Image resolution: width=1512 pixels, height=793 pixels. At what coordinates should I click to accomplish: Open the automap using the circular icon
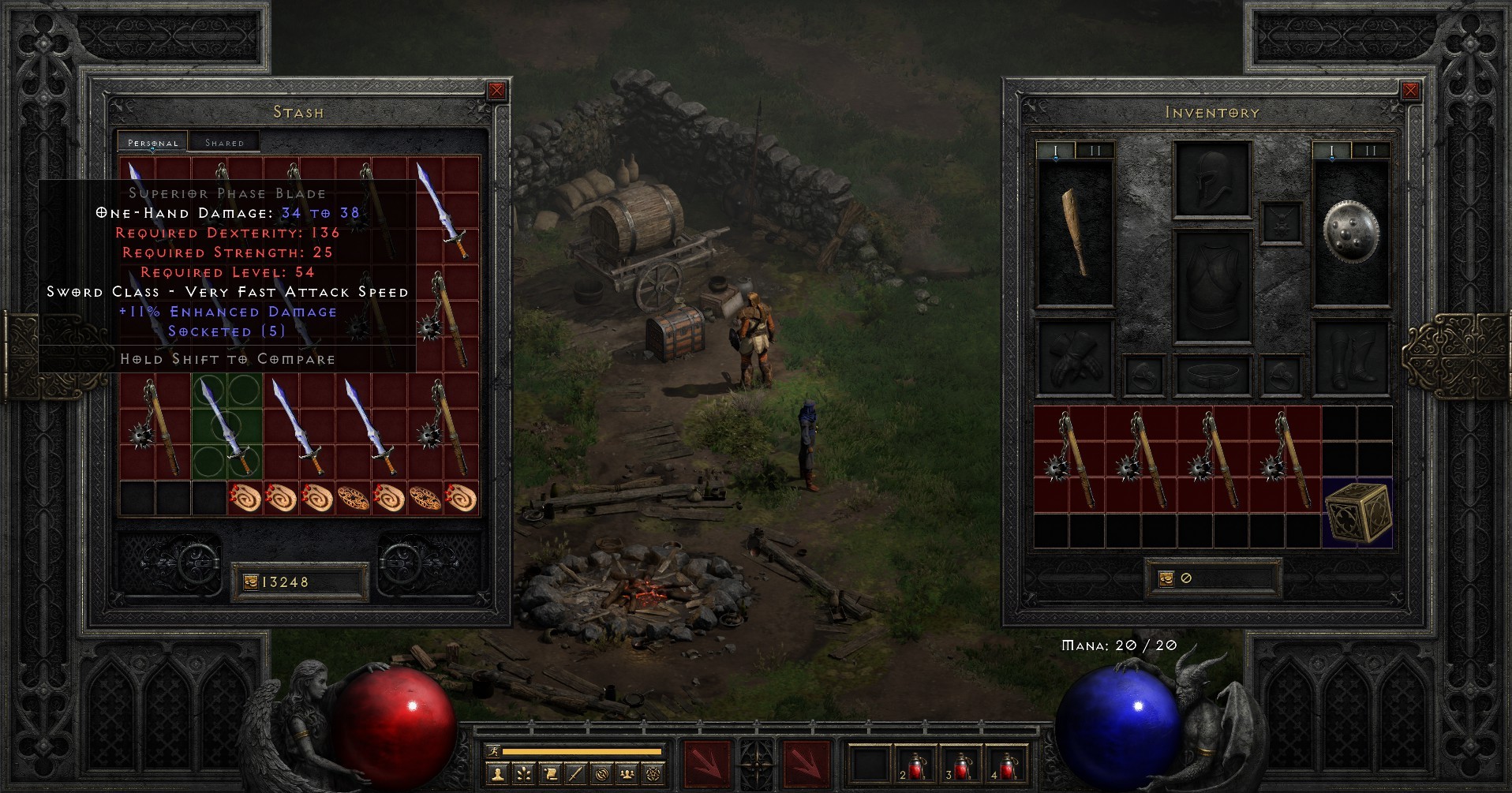[602, 774]
